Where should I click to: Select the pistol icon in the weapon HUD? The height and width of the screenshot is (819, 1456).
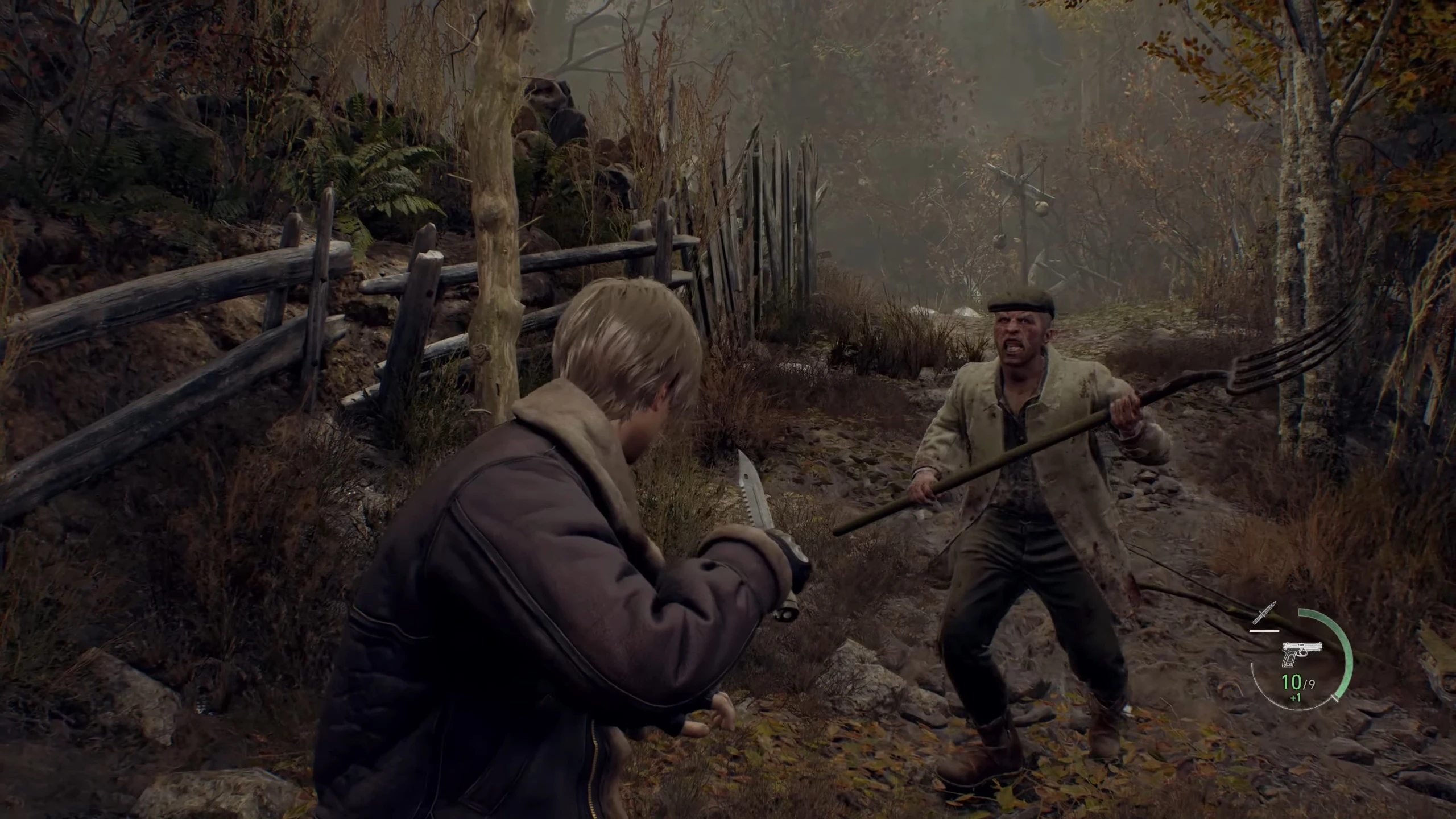click(x=1302, y=654)
